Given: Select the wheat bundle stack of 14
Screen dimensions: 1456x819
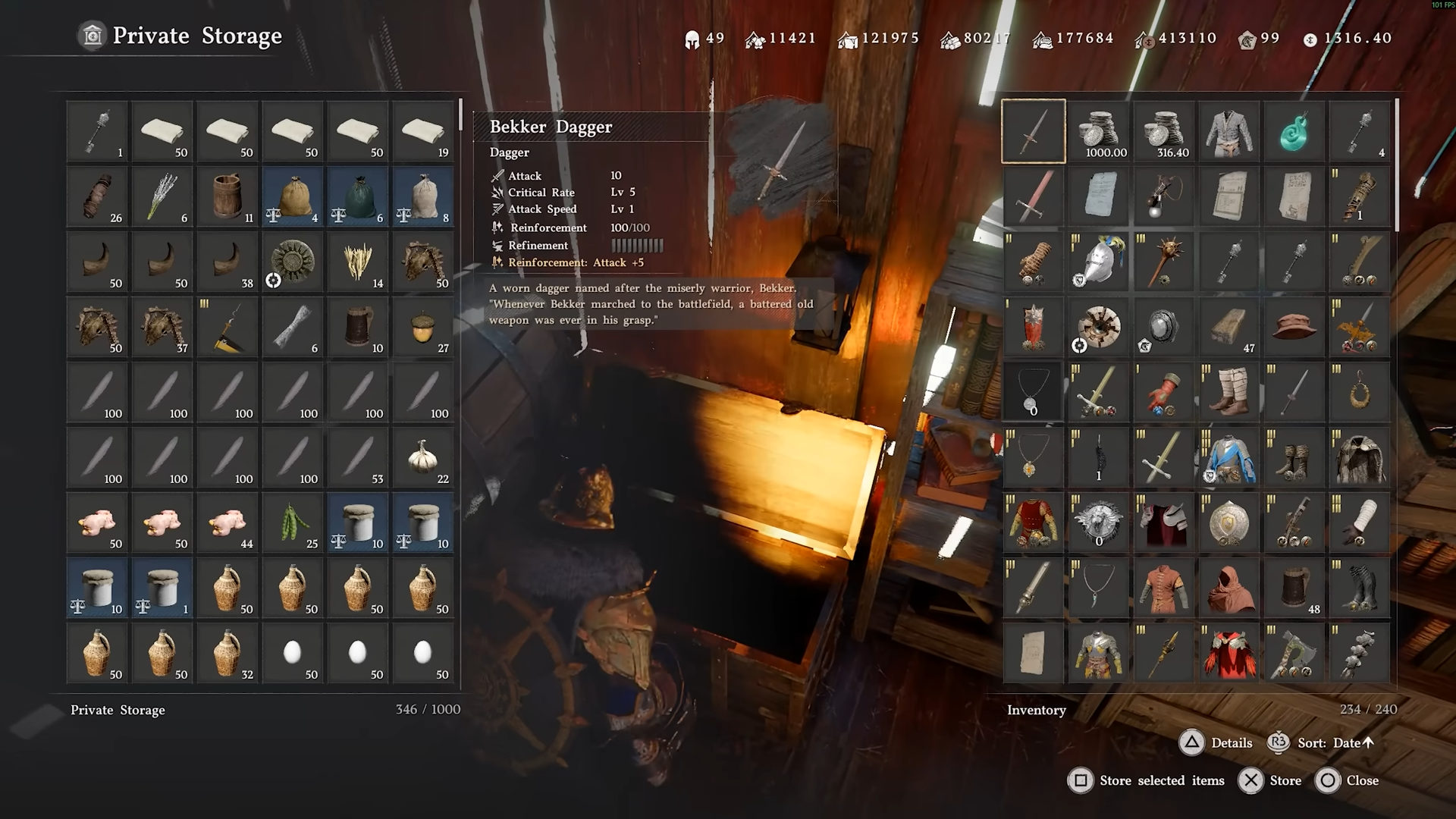Looking at the screenshot, I should point(358,262).
